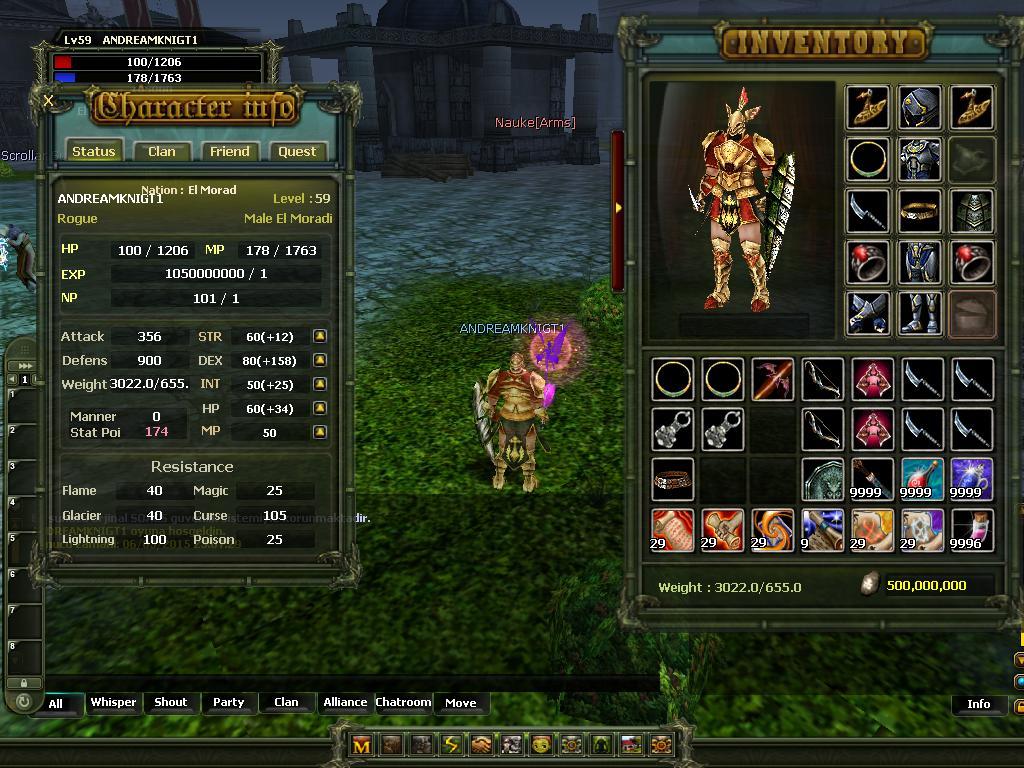Raise the MP stat with the arrow
Viewport: 1024px width, 768px height.
(x=319, y=432)
